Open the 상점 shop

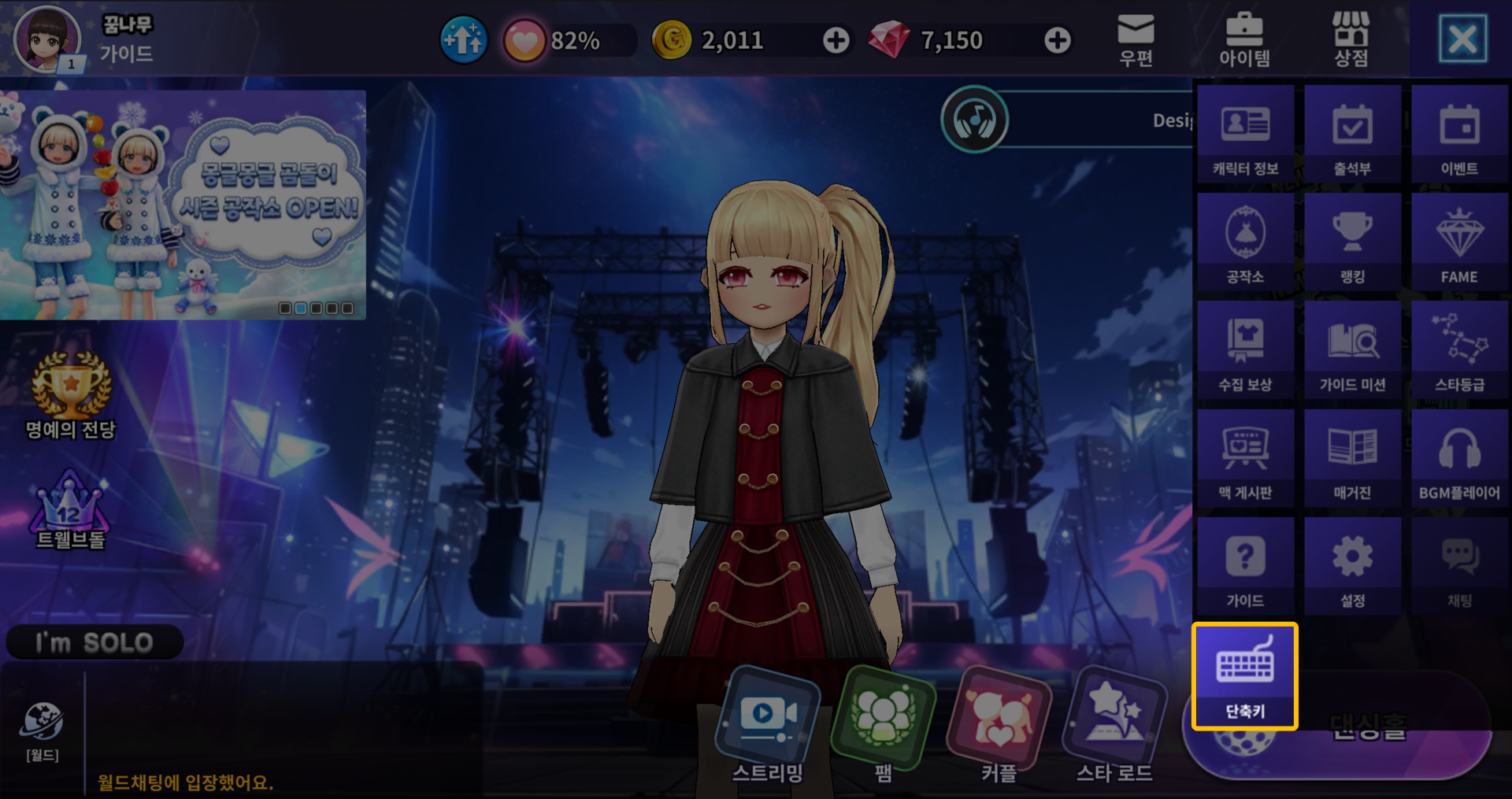pyautogui.click(x=1351, y=39)
